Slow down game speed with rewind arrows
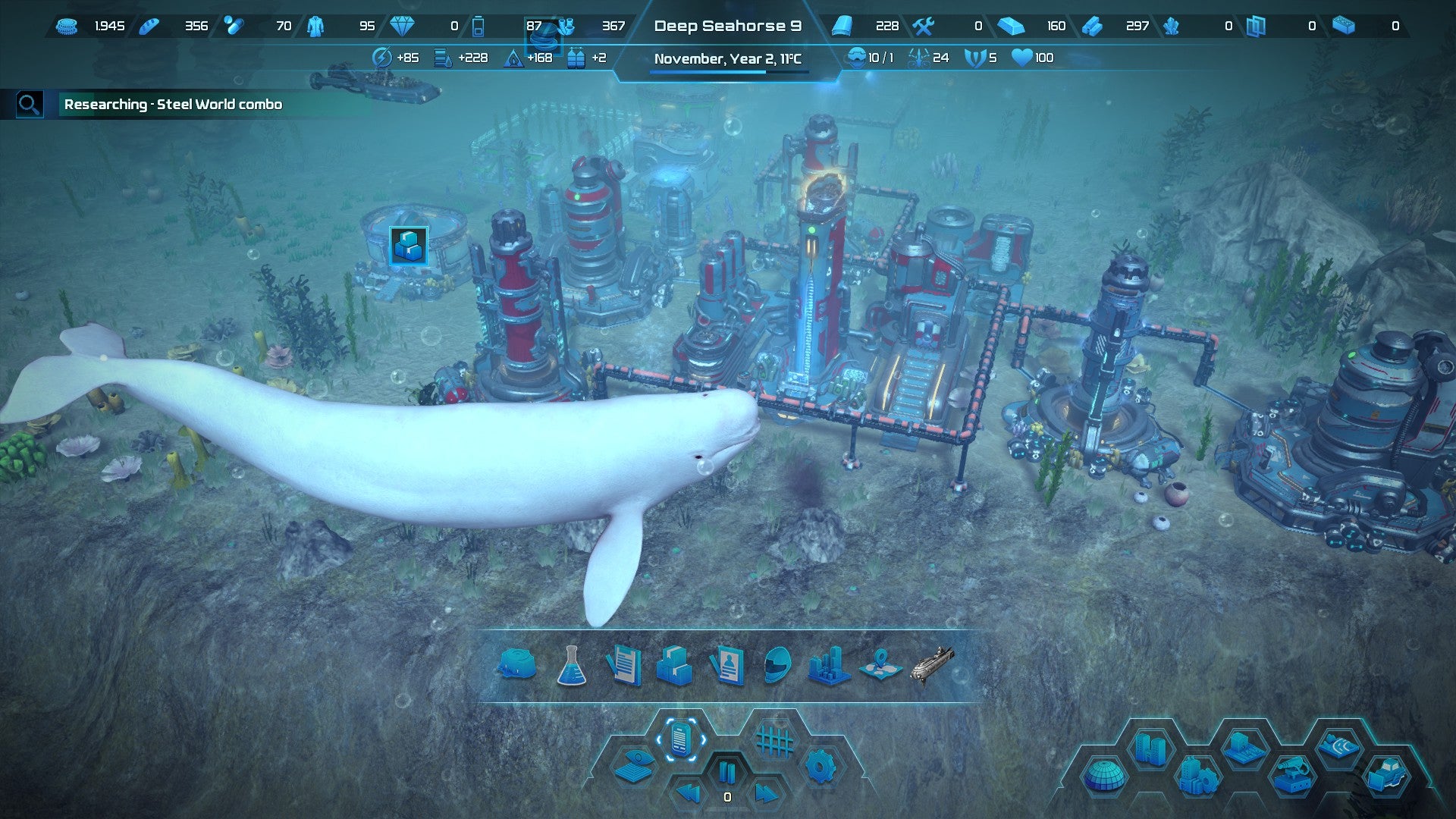Image resolution: width=1456 pixels, height=819 pixels. tap(688, 794)
